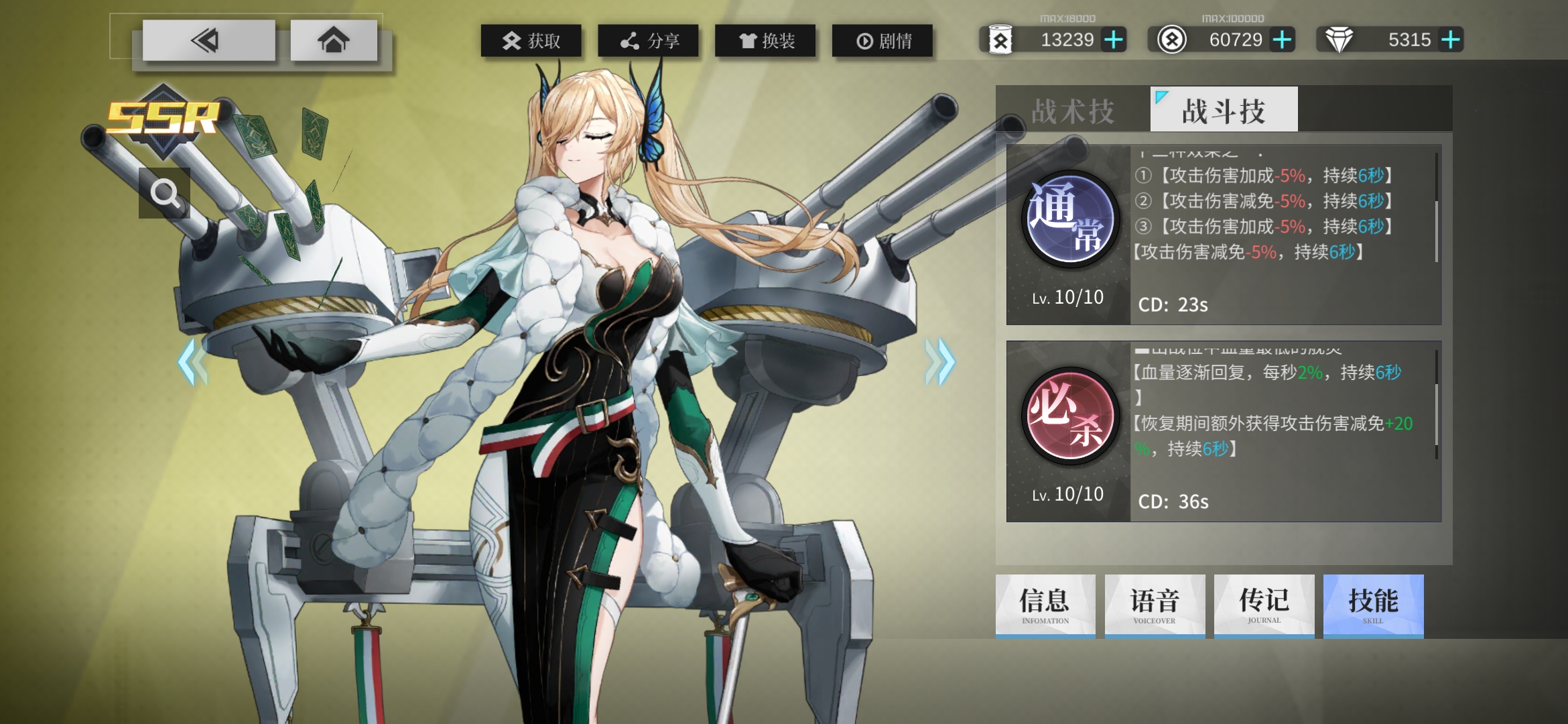The width and height of the screenshot is (1568, 724).
Task: Select the 技能 skill tab
Action: [x=1373, y=605]
